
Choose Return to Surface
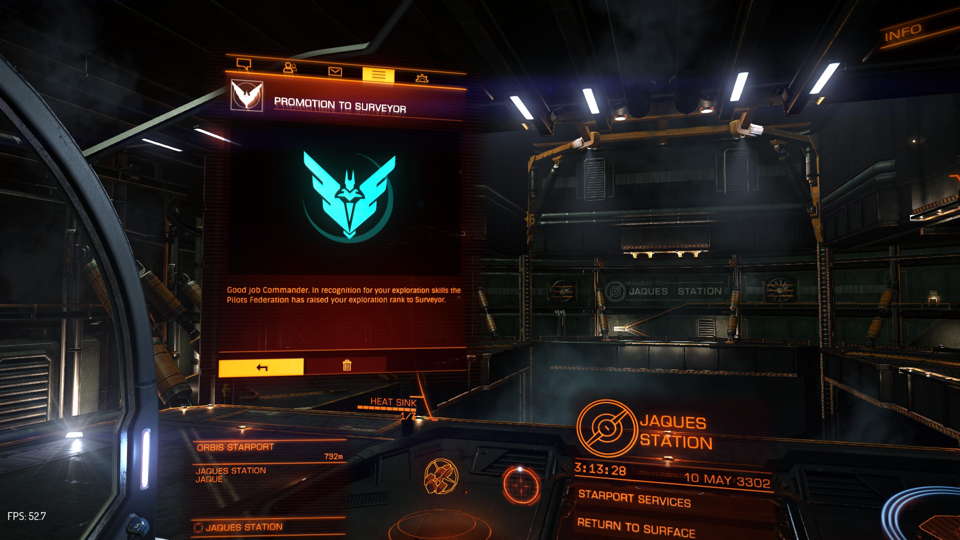pyautogui.click(x=636, y=523)
